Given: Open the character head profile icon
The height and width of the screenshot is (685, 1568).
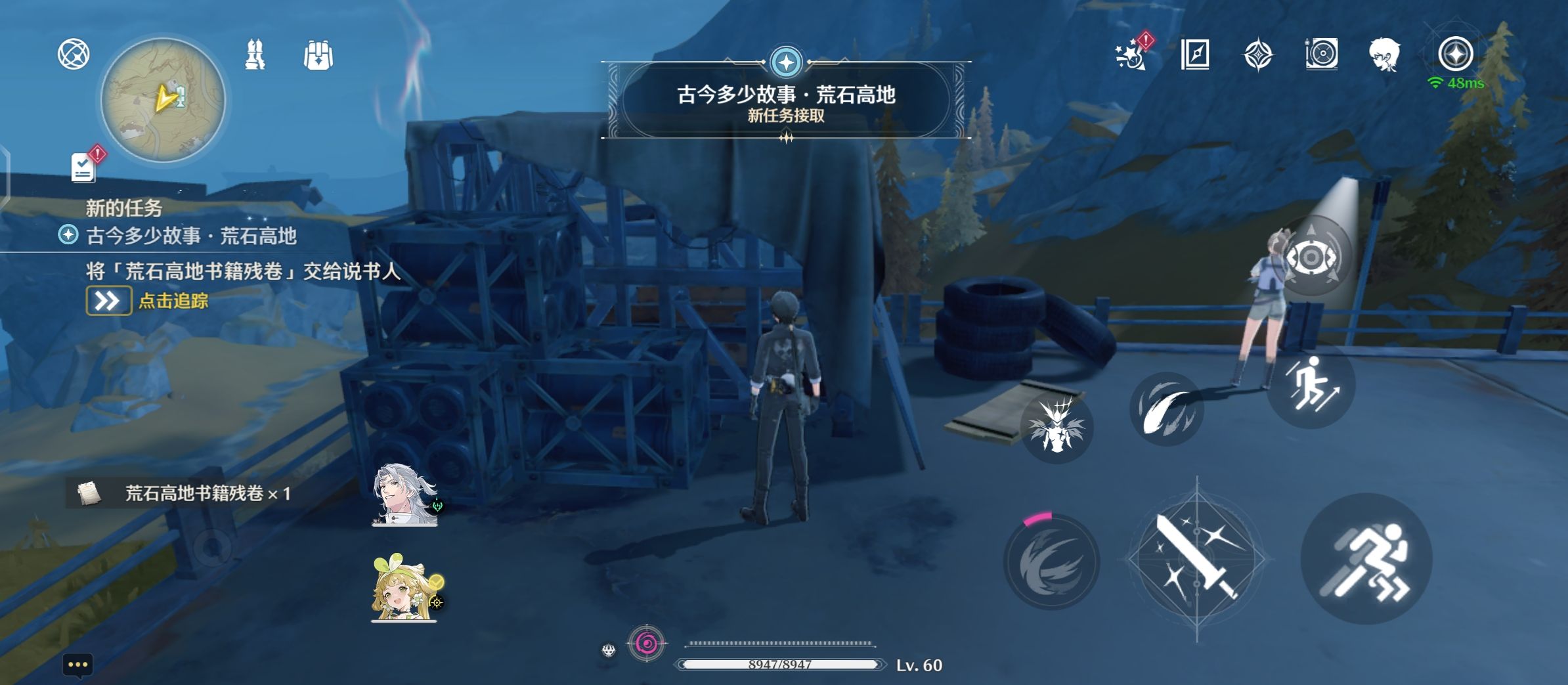Looking at the screenshot, I should coord(1384,55).
